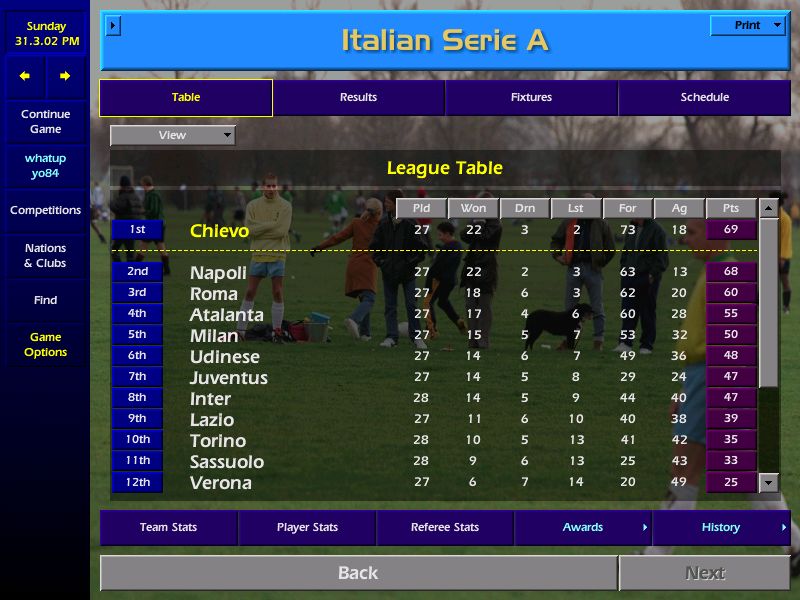Select the Table tab
This screenshot has width=800, height=600.
click(x=186, y=98)
